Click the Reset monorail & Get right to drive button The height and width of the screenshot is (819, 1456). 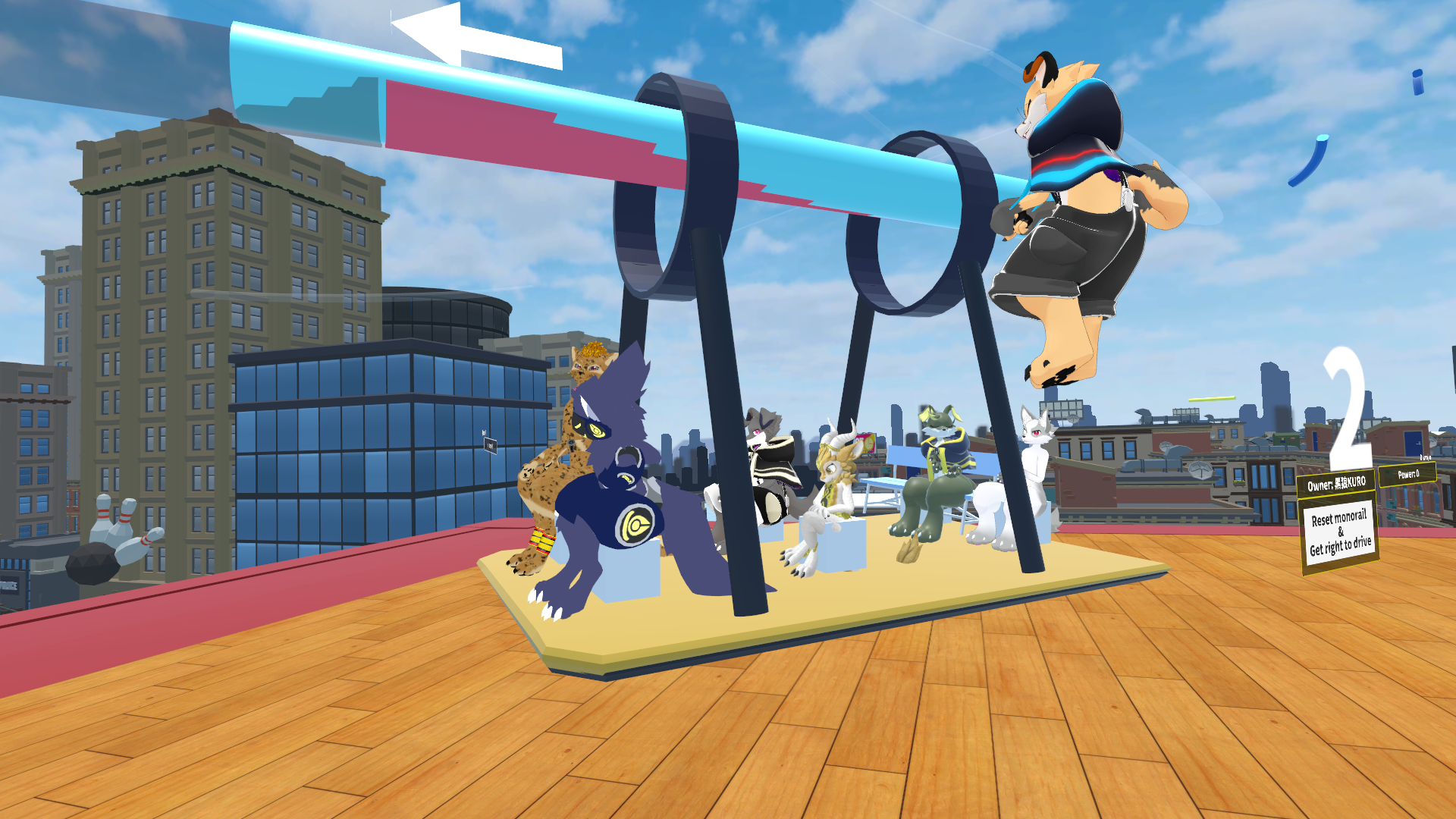pyautogui.click(x=1340, y=532)
